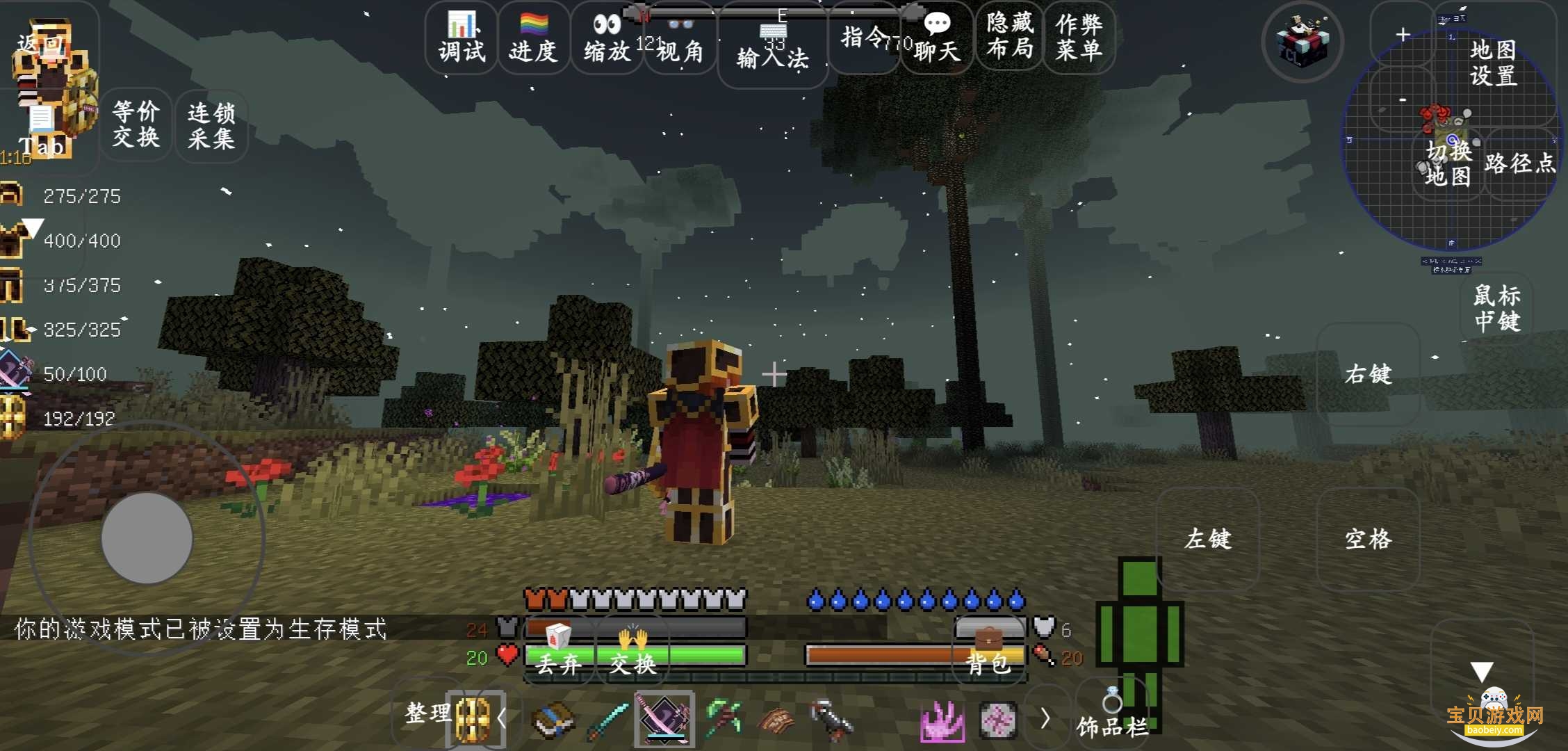Select the diamond sword hotbar slot

pos(607,720)
